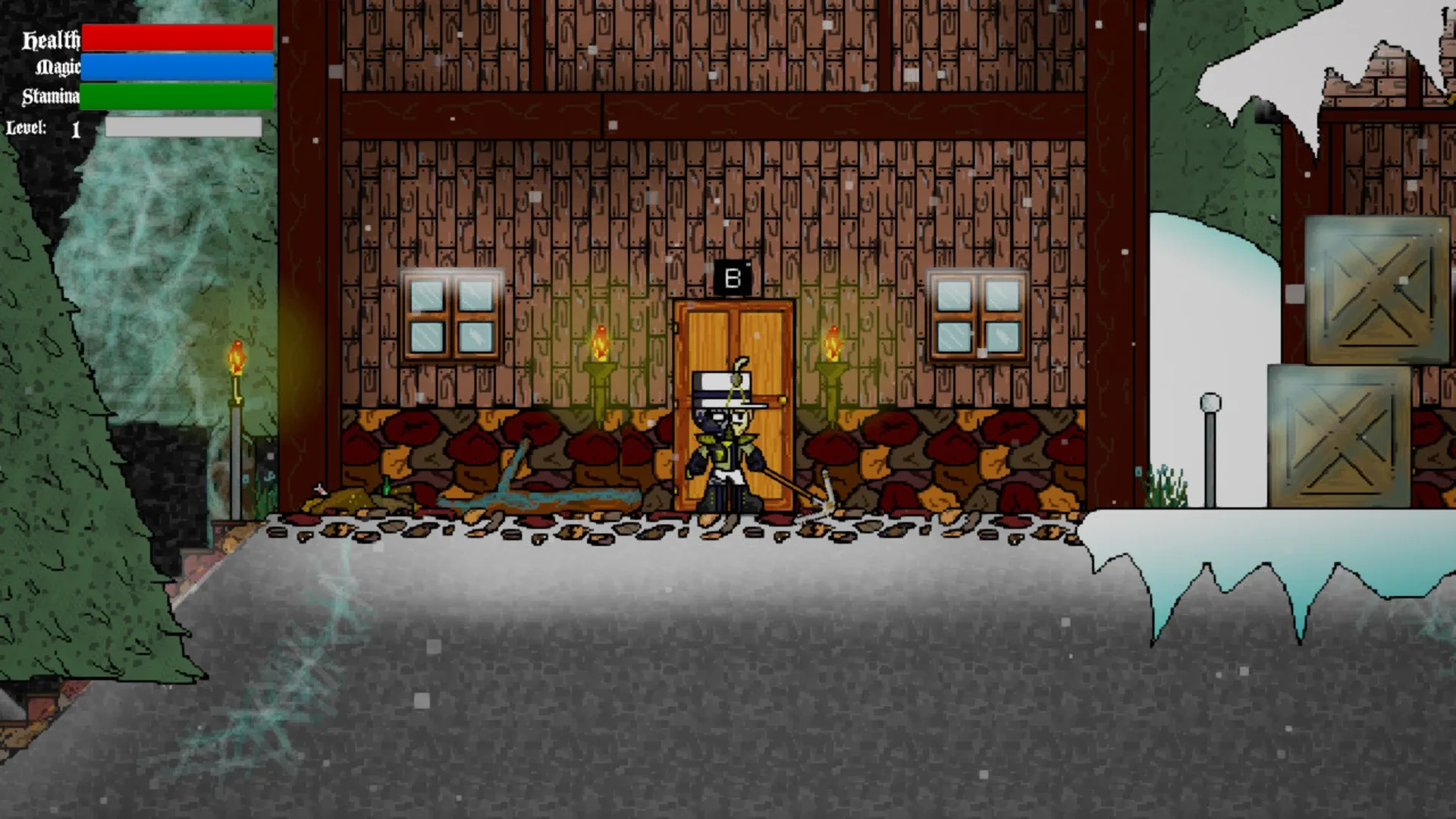
Task: Click the red Health bar
Action: 176,36
